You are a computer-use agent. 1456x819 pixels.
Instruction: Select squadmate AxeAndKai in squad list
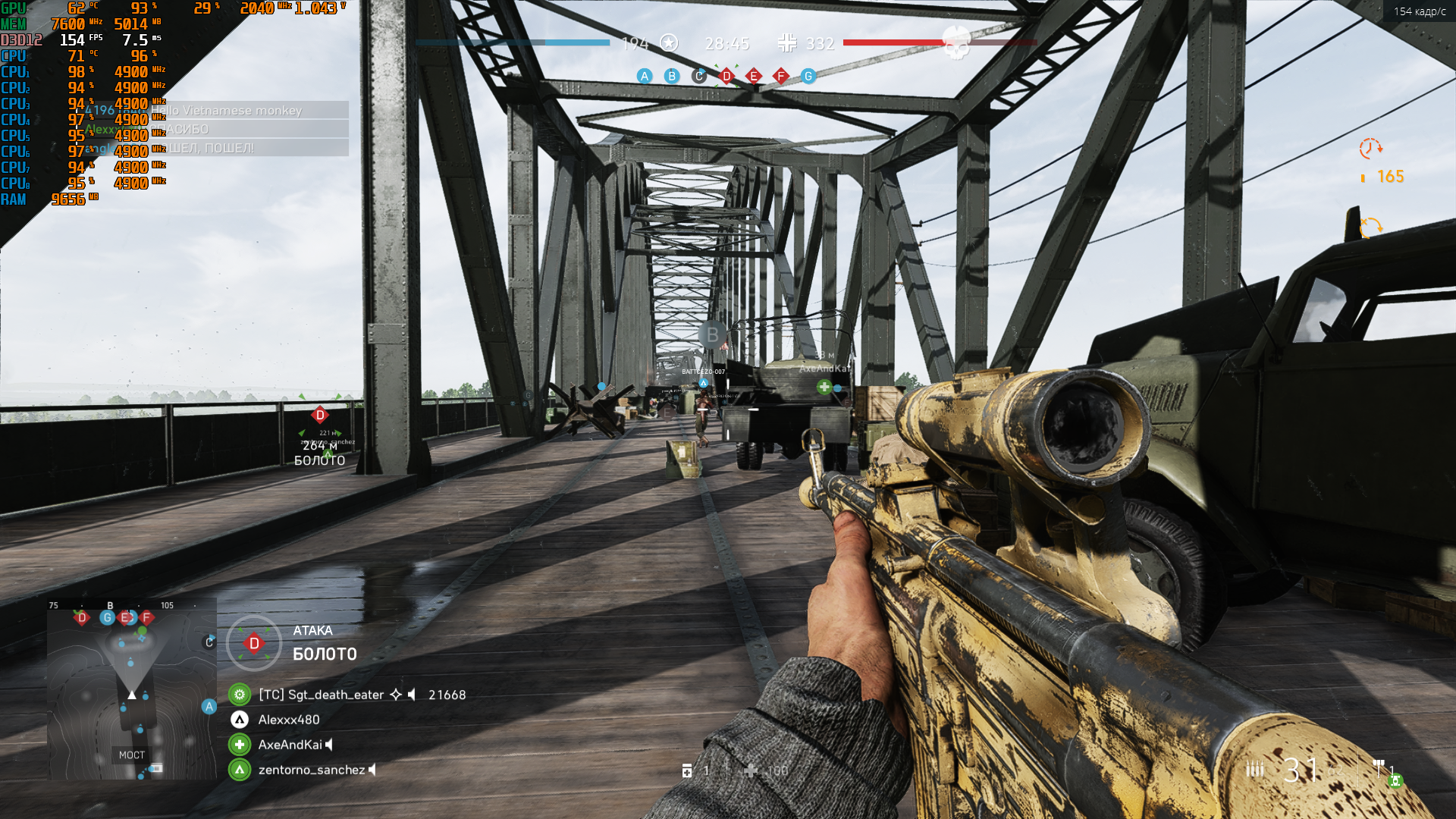tap(290, 745)
